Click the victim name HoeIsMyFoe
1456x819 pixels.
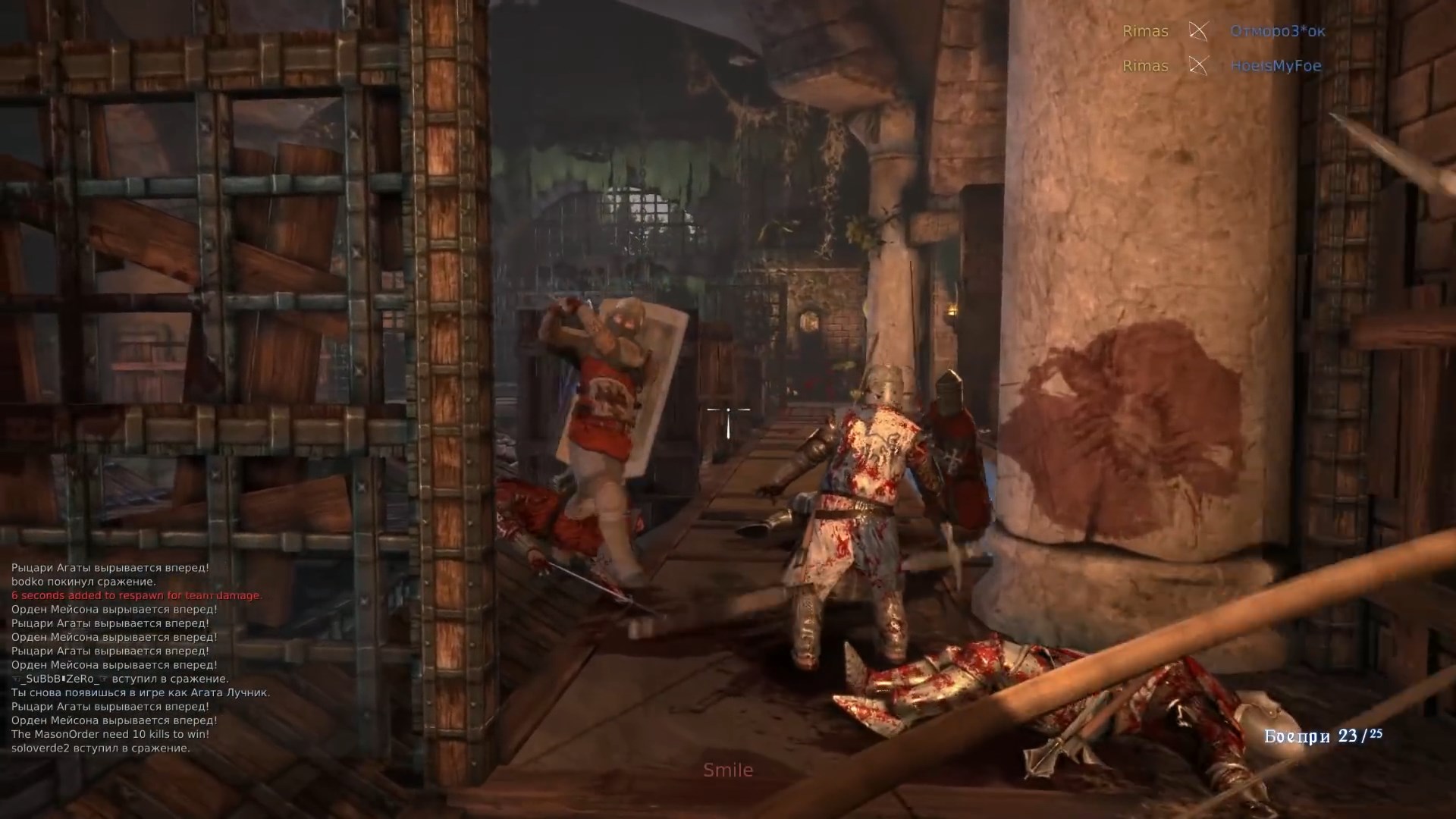pos(1277,66)
